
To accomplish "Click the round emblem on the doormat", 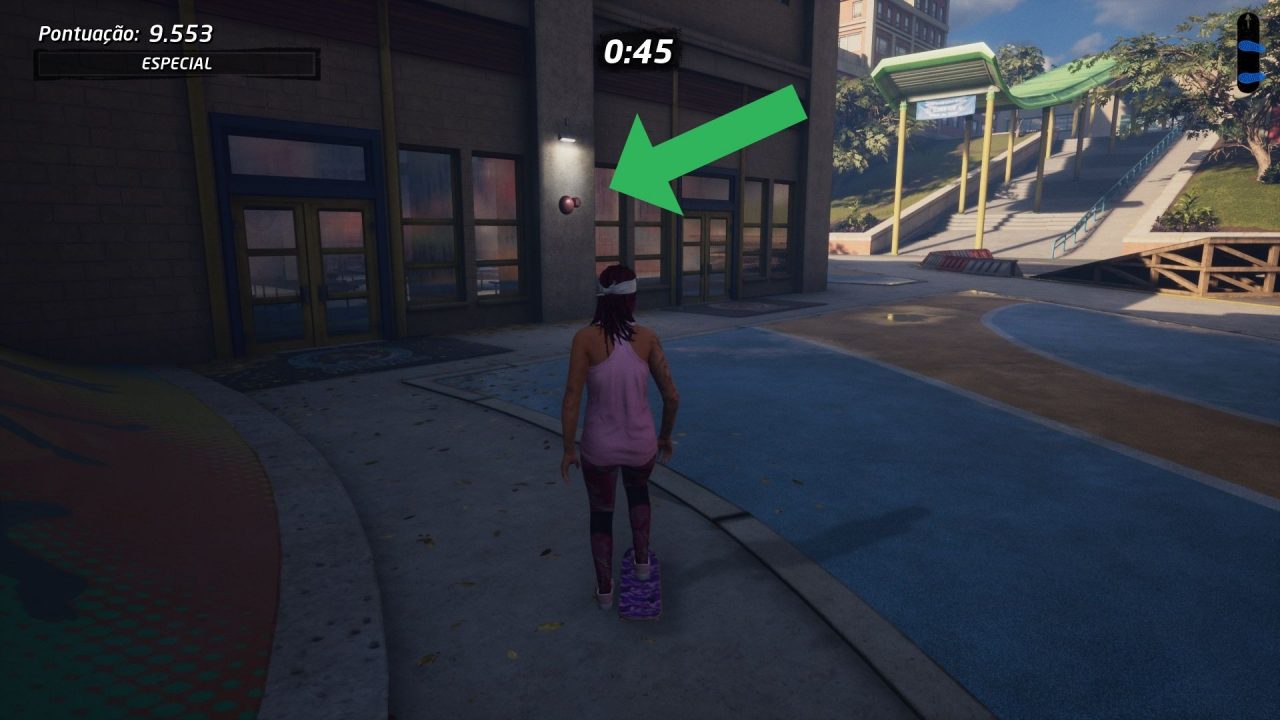I will click(345, 355).
